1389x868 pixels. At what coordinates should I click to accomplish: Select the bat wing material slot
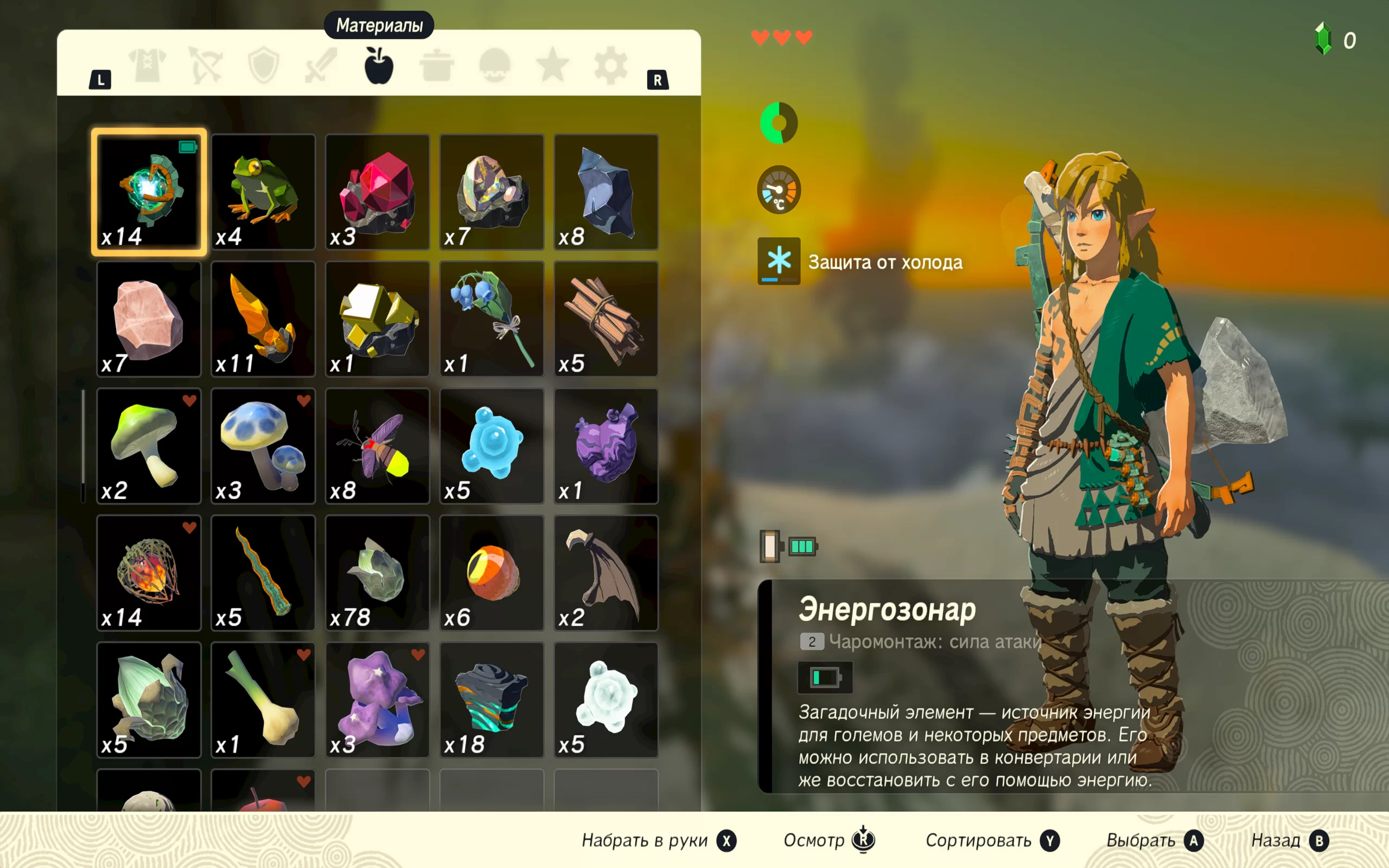coord(606,573)
